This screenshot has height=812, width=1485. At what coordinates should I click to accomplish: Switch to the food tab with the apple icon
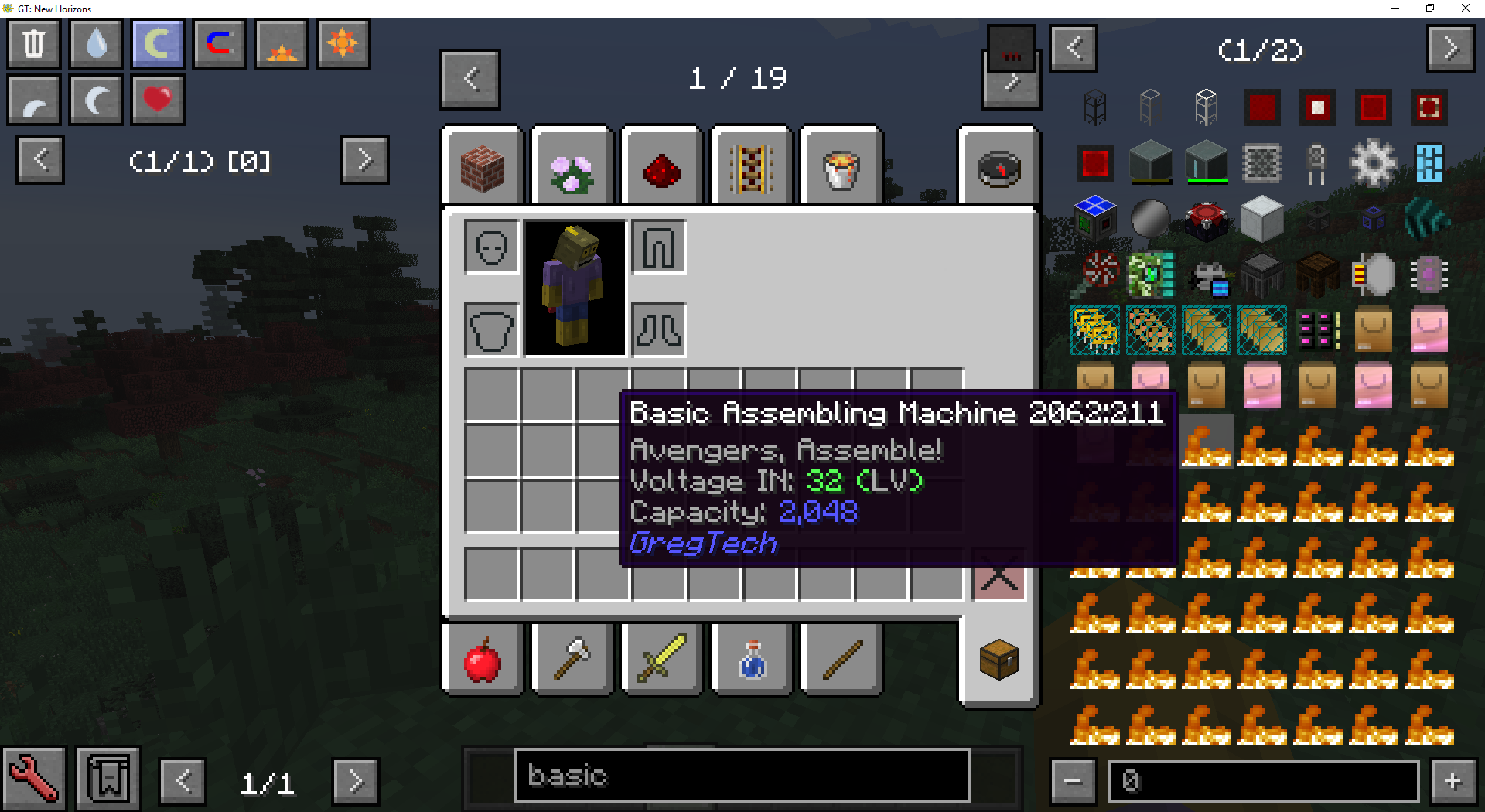pyautogui.click(x=482, y=660)
